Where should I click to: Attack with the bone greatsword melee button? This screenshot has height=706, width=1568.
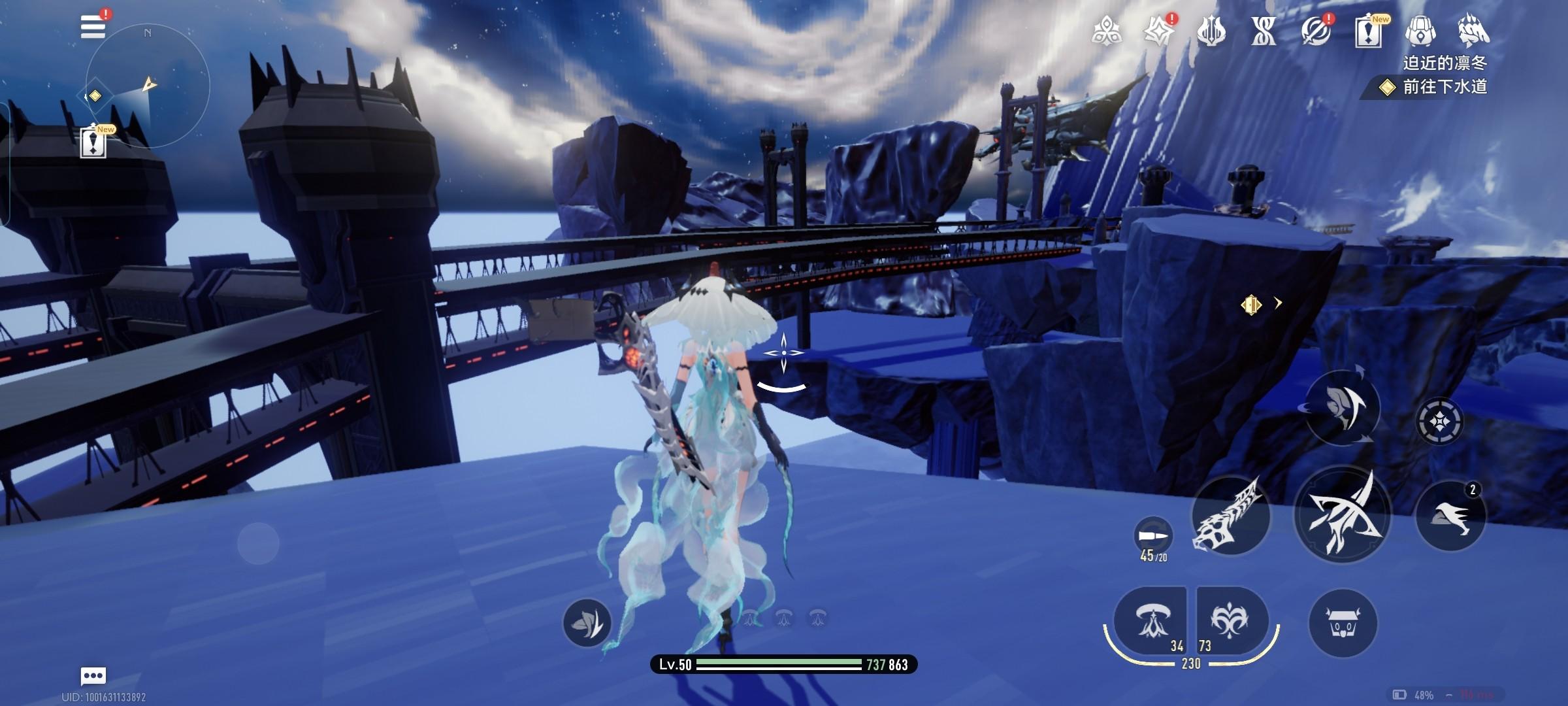tap(1230, 516)
